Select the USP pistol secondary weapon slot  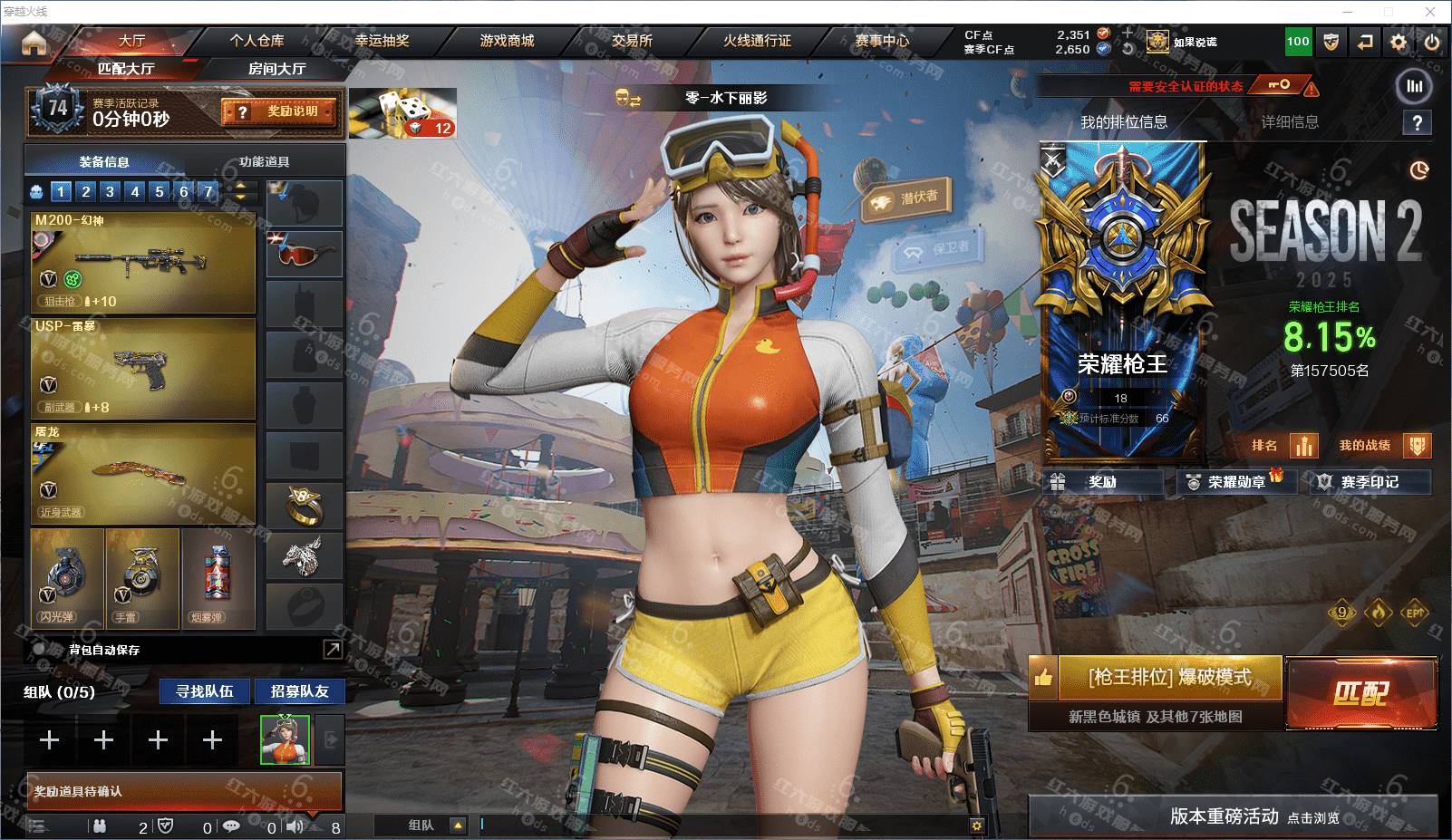[143, 368]
